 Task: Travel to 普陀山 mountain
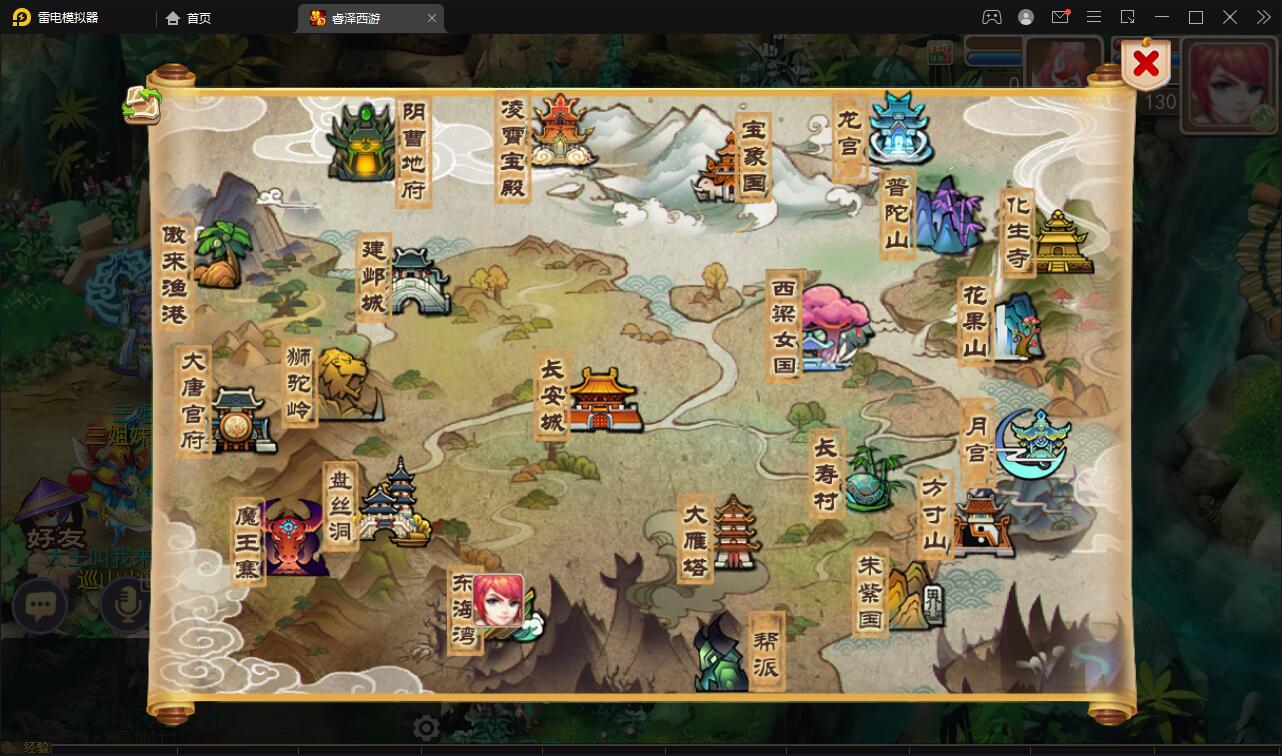click(942, 217)
